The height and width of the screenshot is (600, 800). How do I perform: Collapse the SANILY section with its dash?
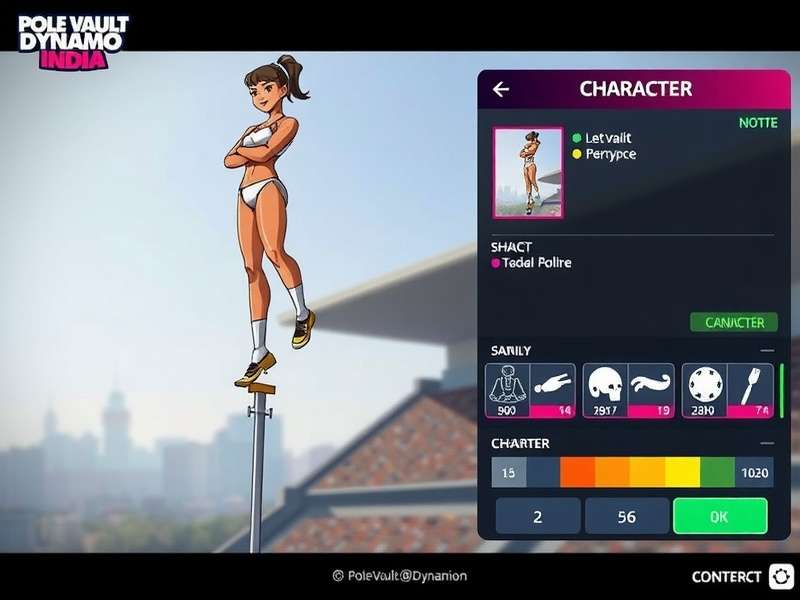point(767,350)
